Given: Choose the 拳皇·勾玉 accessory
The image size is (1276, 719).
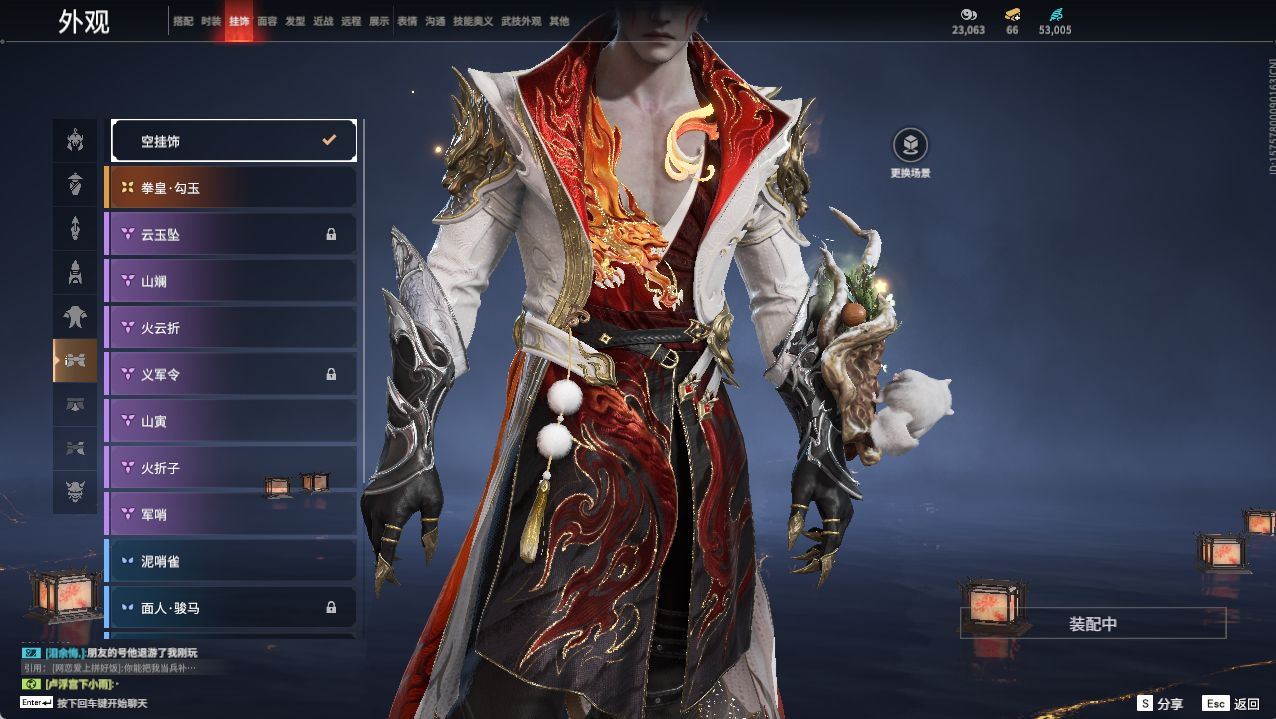Looking at the screenshot, I should pyautogui.click(x=231, y=188).
